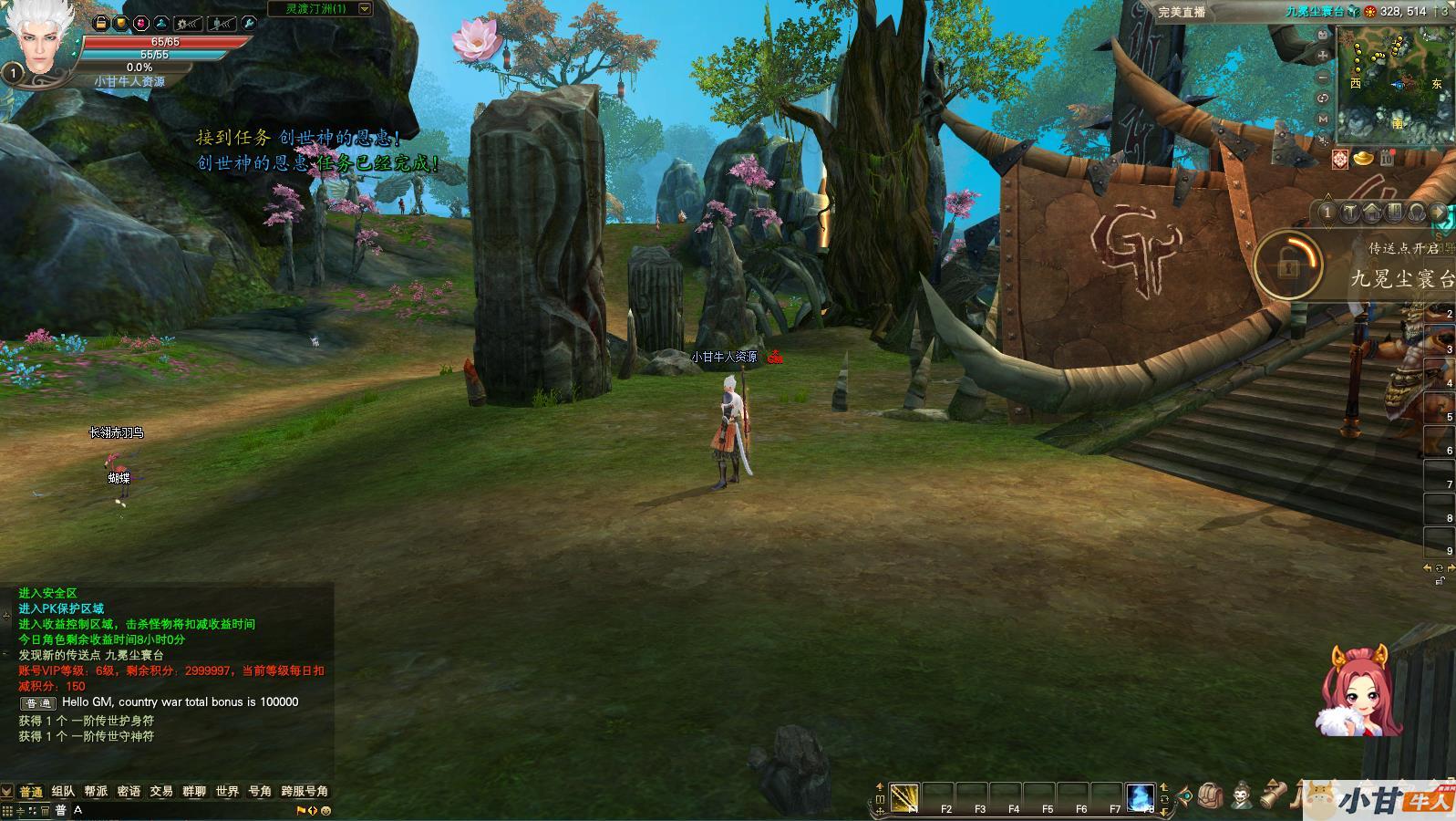Use the blue flame skill in F8
This screenshot has height=821, width=1456.
(x=1140, y=797)
